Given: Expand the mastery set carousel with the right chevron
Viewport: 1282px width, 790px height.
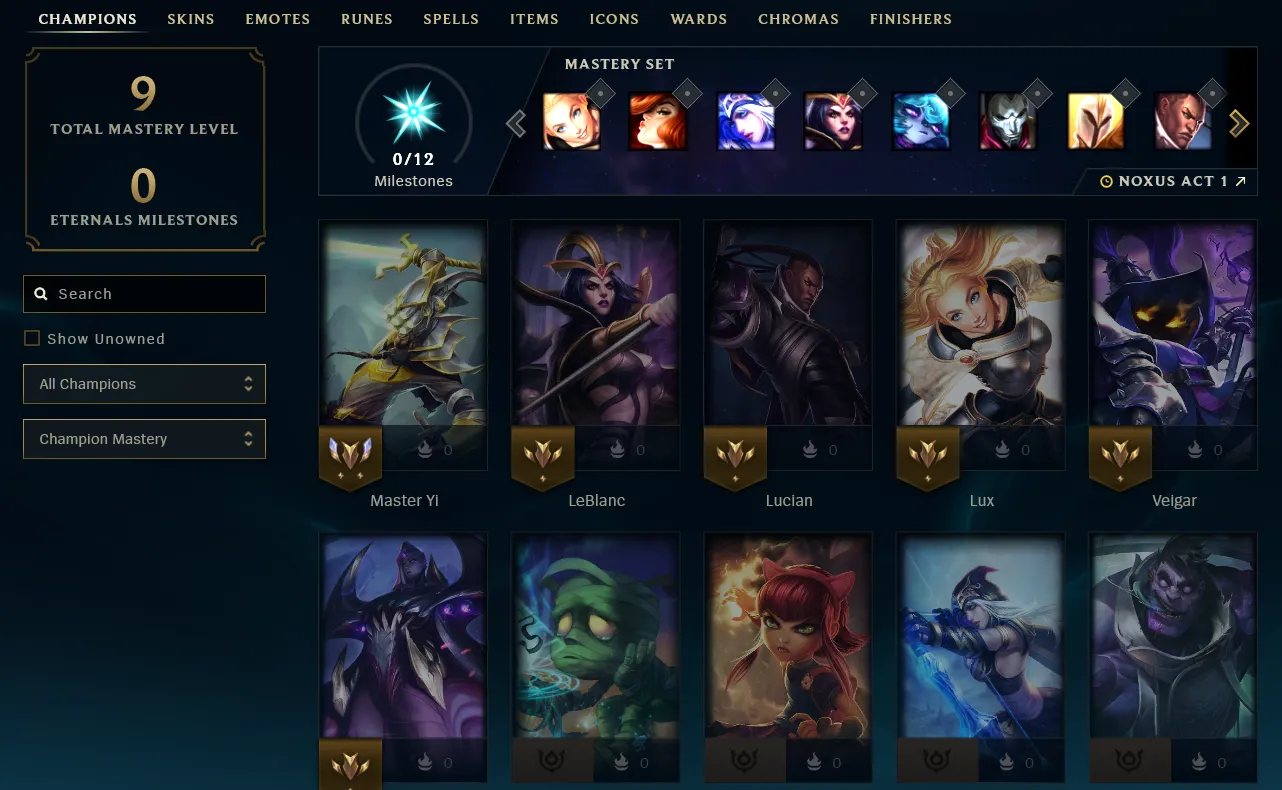Looking at the screenshot, I should tap(1240, 122).
